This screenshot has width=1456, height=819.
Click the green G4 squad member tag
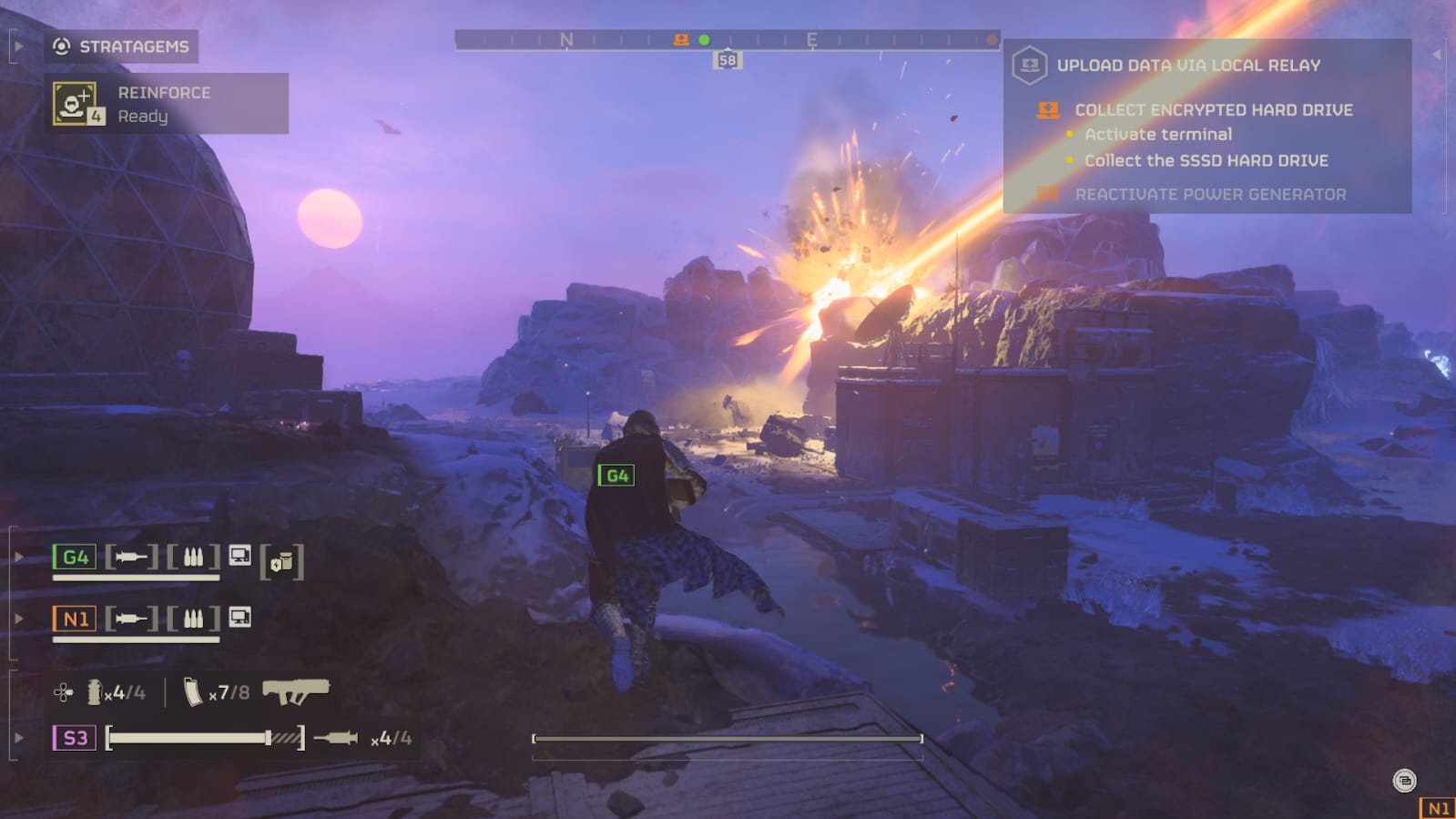(75, 557)
